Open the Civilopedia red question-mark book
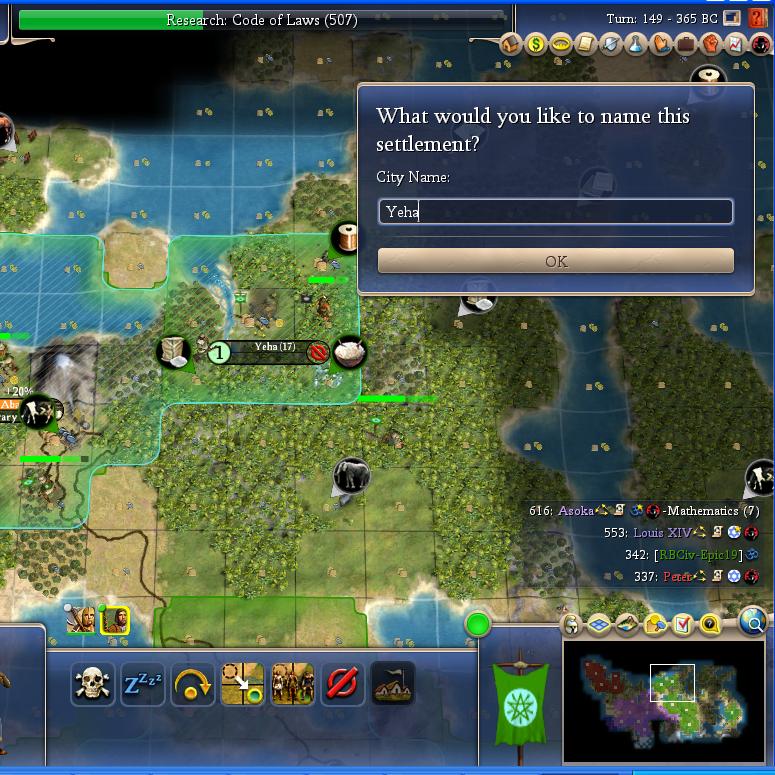Viewport: 775px width, 775px height. 758,18
